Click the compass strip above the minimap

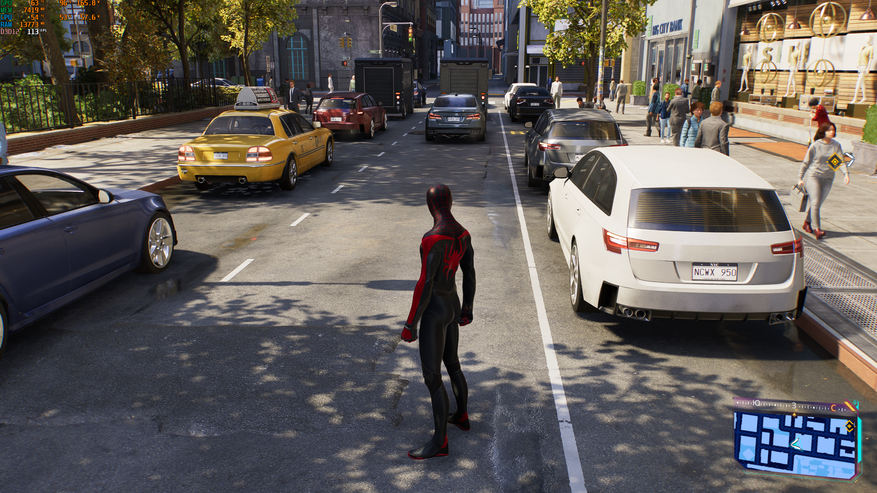795,406
